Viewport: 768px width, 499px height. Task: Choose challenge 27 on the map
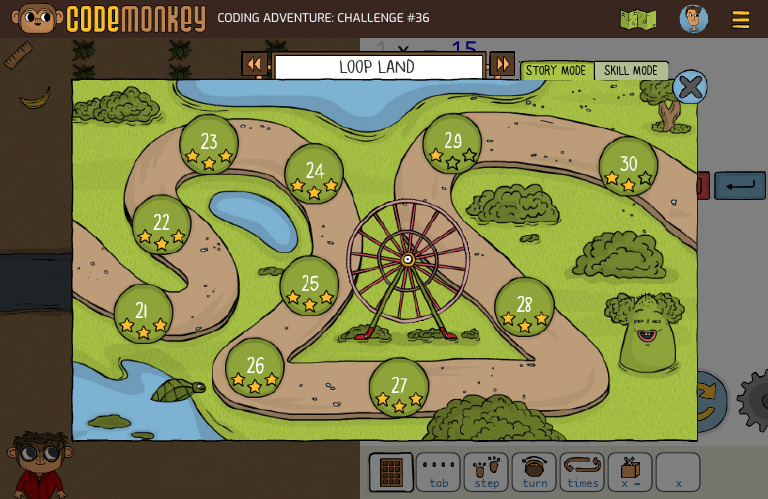coord(399,388)
